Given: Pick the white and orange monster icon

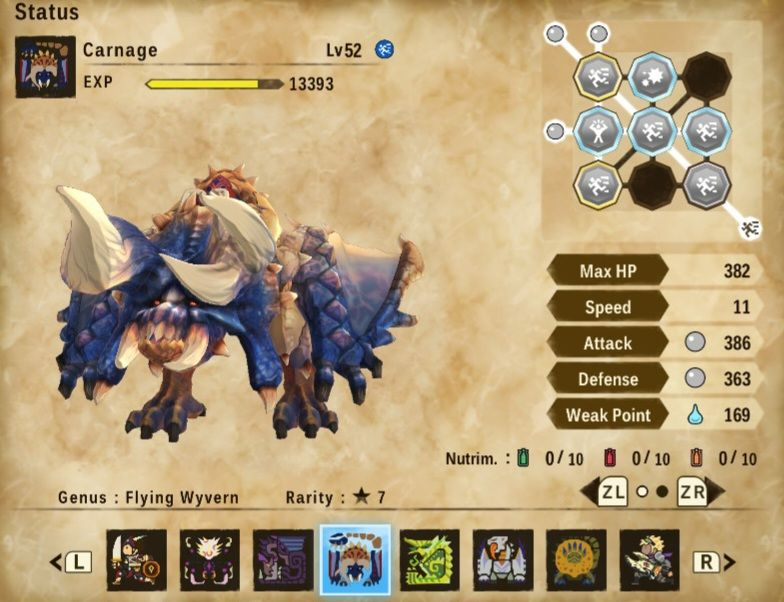Looking at the screenshot, I should pos(503,559).
